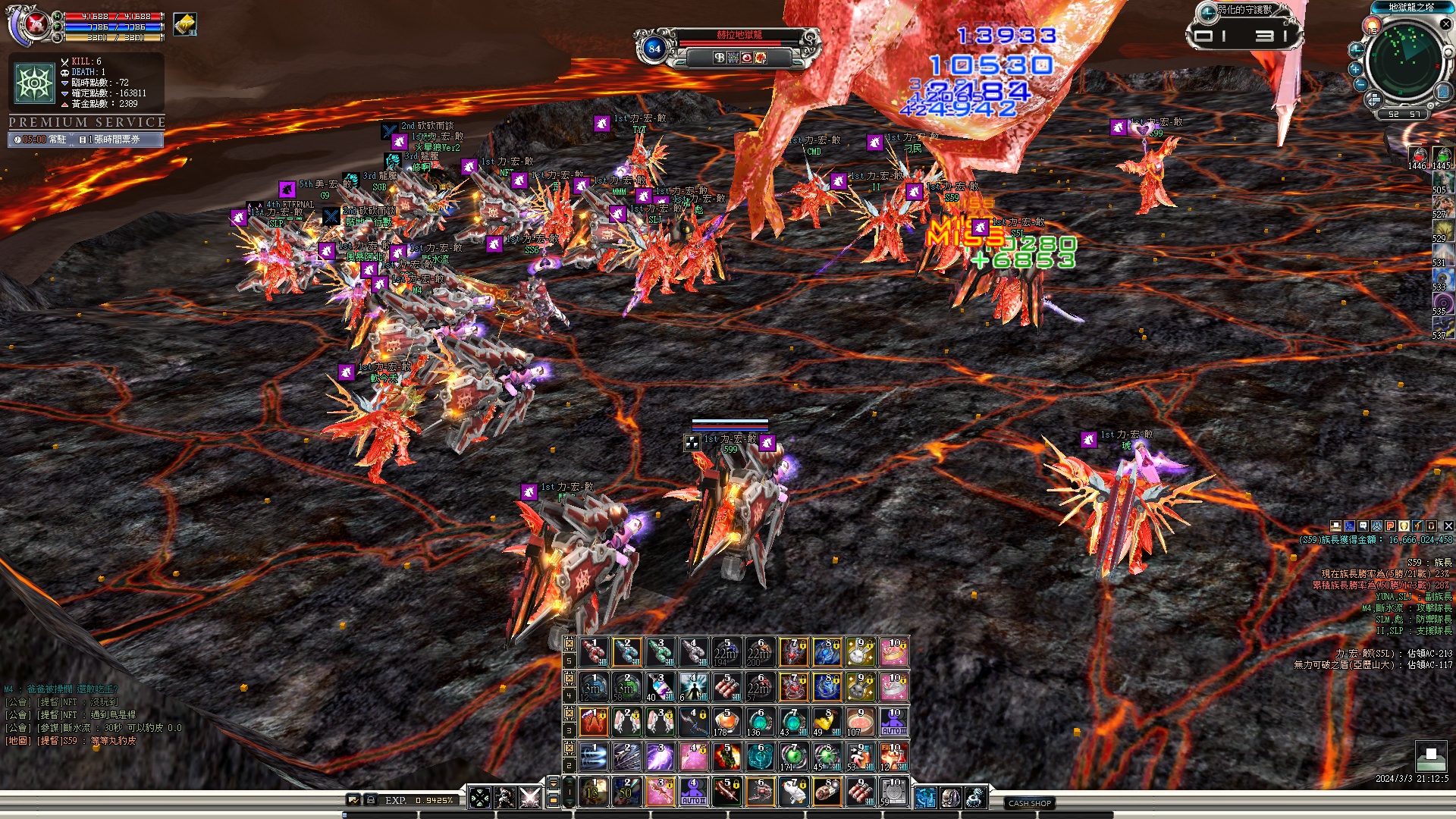Screen dimensions: 1456x819
Task: Click the circular radar minimap
Action: point(1407,60)
